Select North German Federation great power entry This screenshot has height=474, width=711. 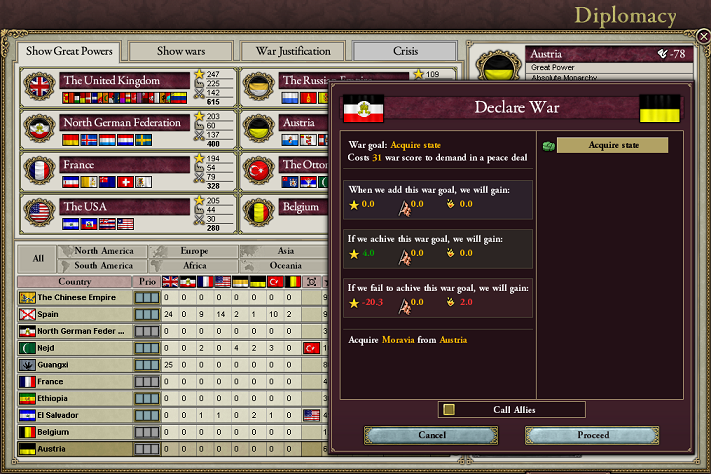click(x=125, y=122)
